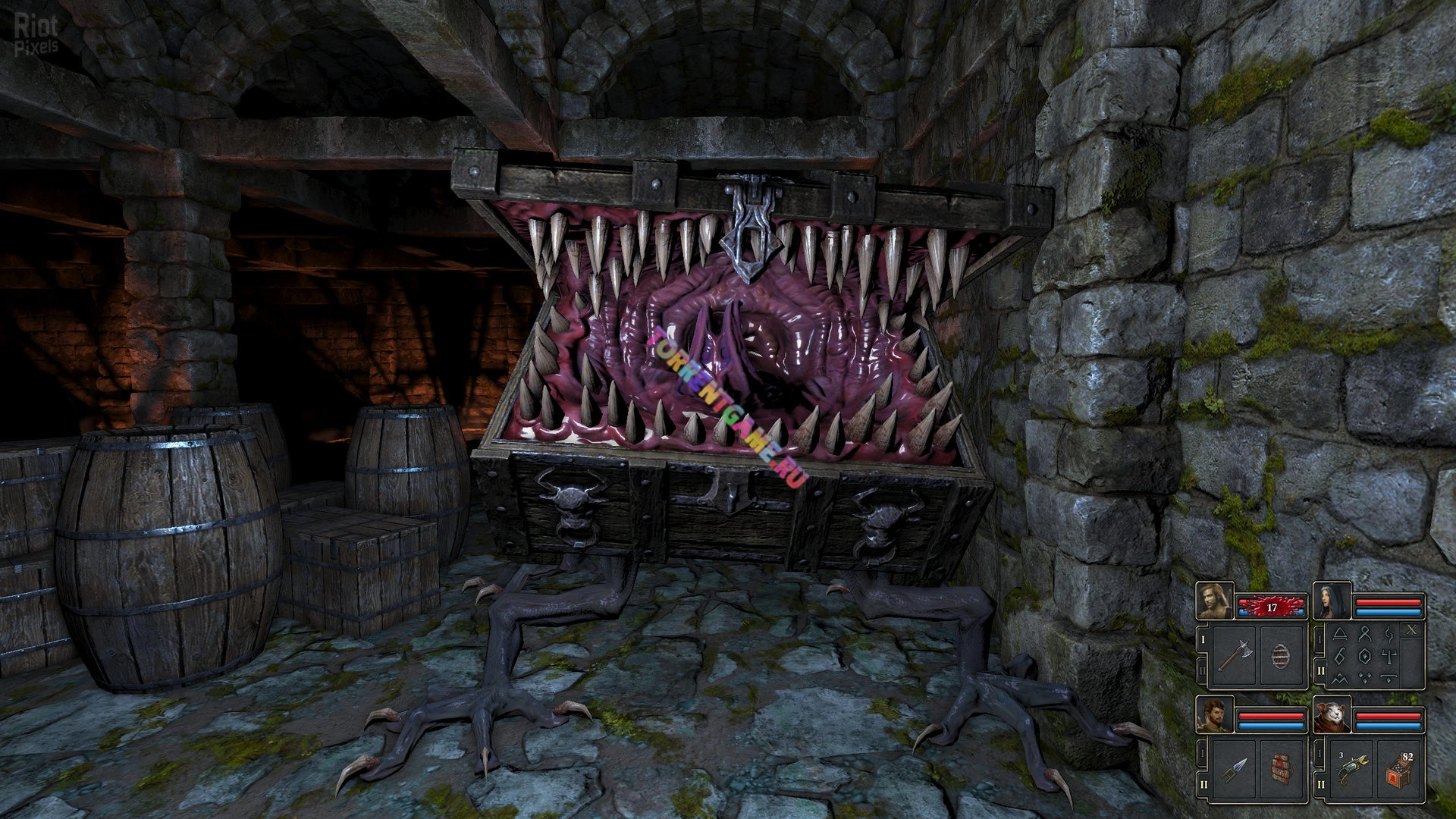Viewport: 1456px width, 819px height.
Task: Select the red dynamite bundle slot
Action: coord(1282,770)
